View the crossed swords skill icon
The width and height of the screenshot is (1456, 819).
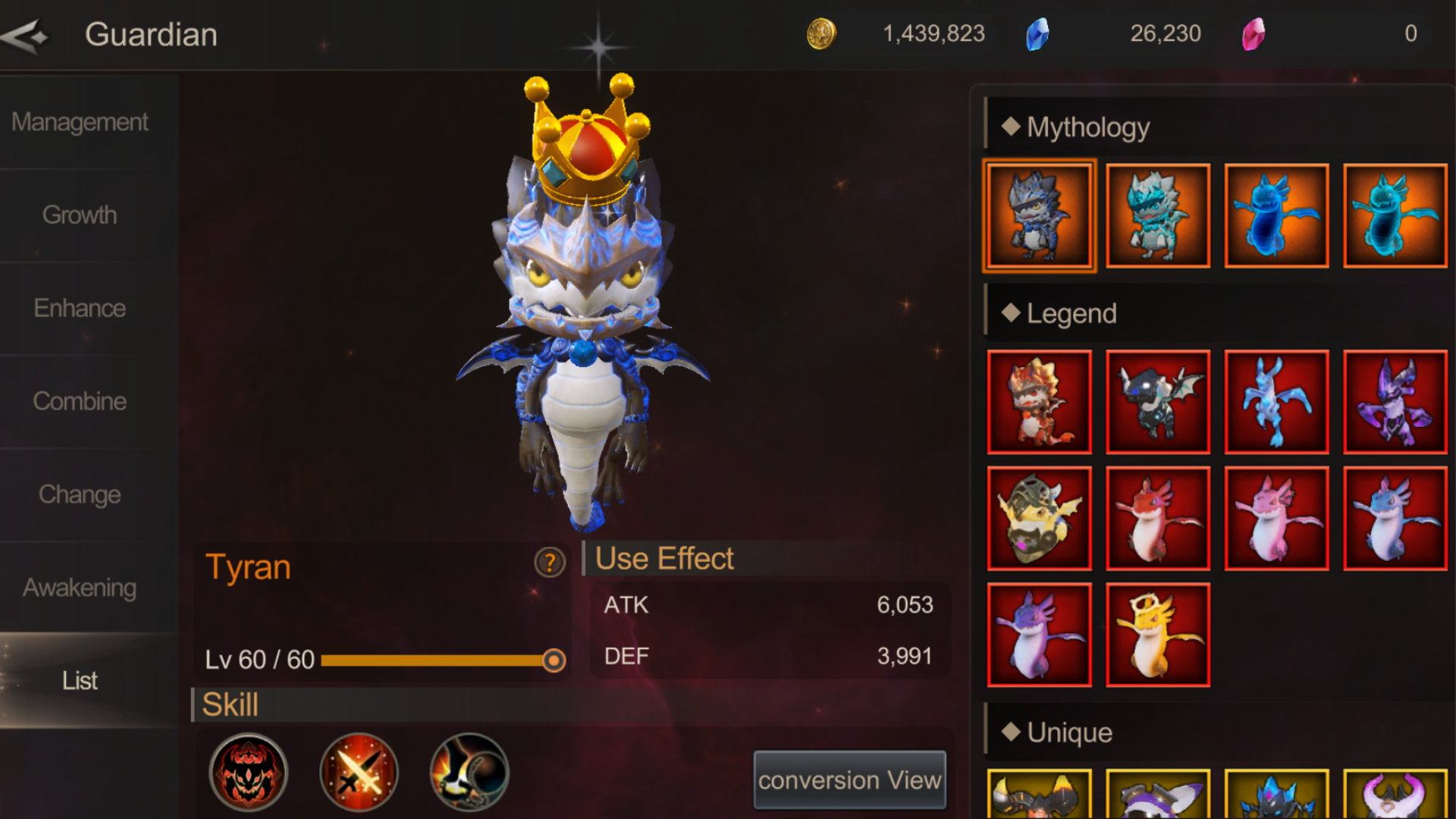pyautogui.click(x=359, y=773)
